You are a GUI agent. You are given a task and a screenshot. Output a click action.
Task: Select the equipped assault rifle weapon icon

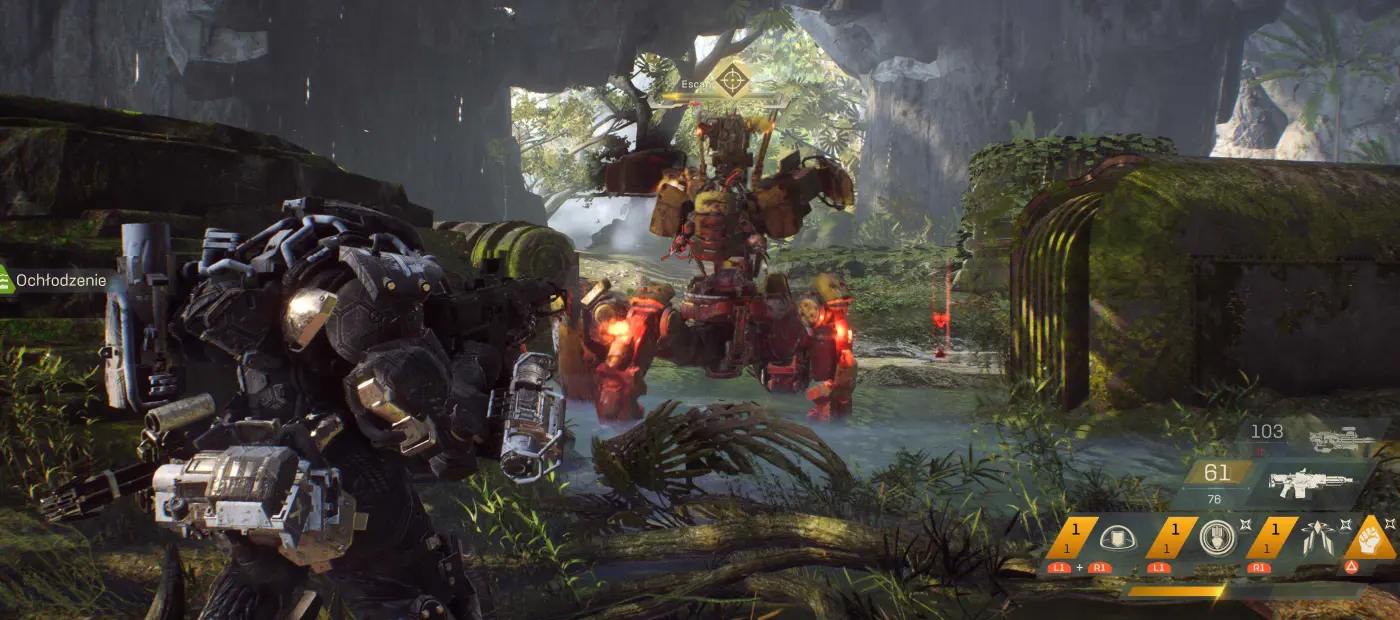coord(1310,483)
